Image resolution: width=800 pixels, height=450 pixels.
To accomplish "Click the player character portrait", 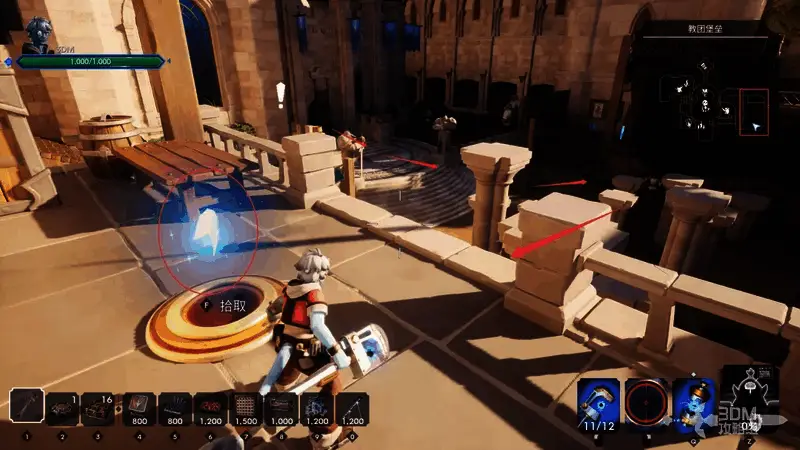I will click(x=40, y=32).
